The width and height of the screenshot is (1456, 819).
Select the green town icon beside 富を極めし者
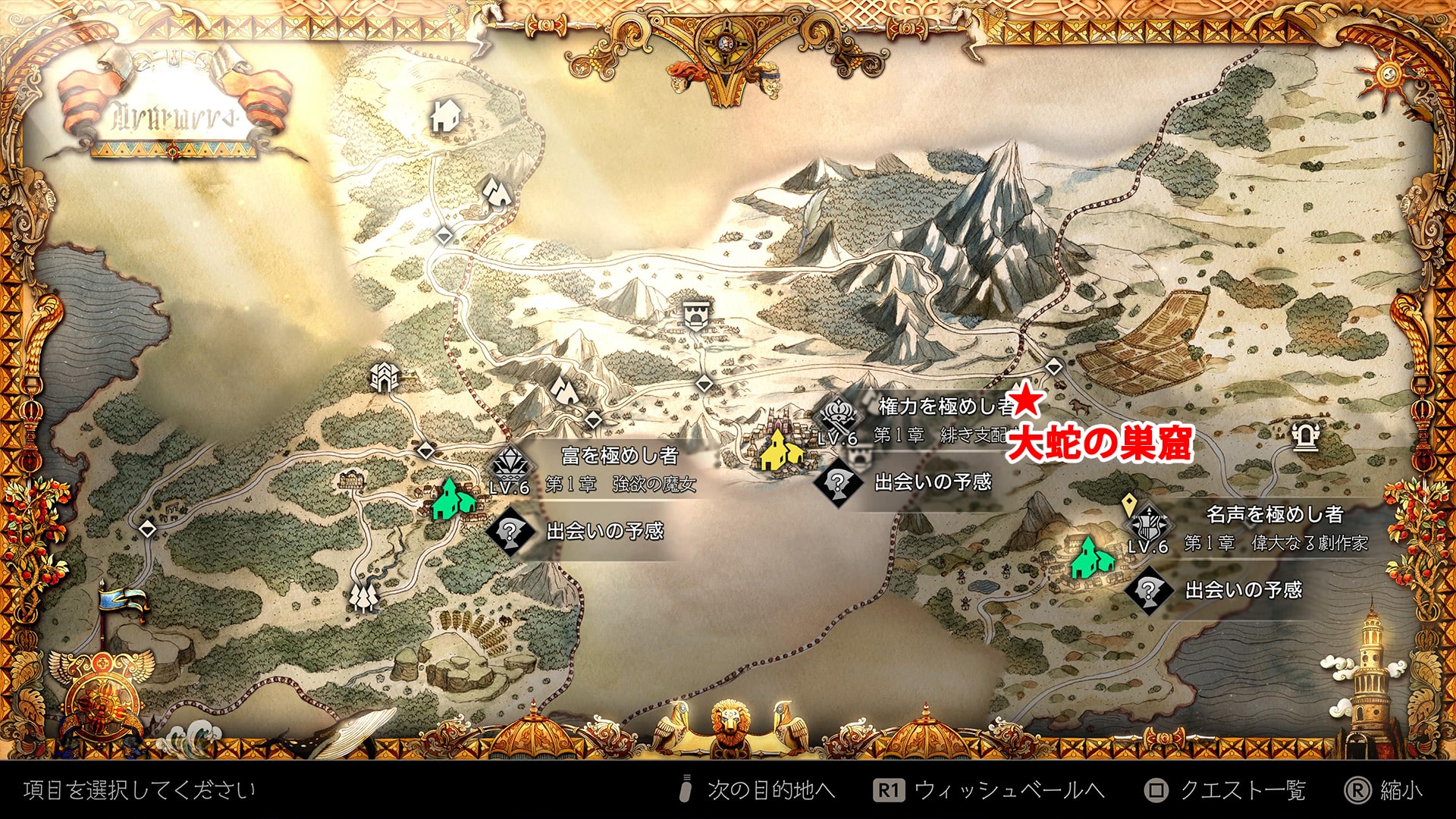(x=453, y=499)
